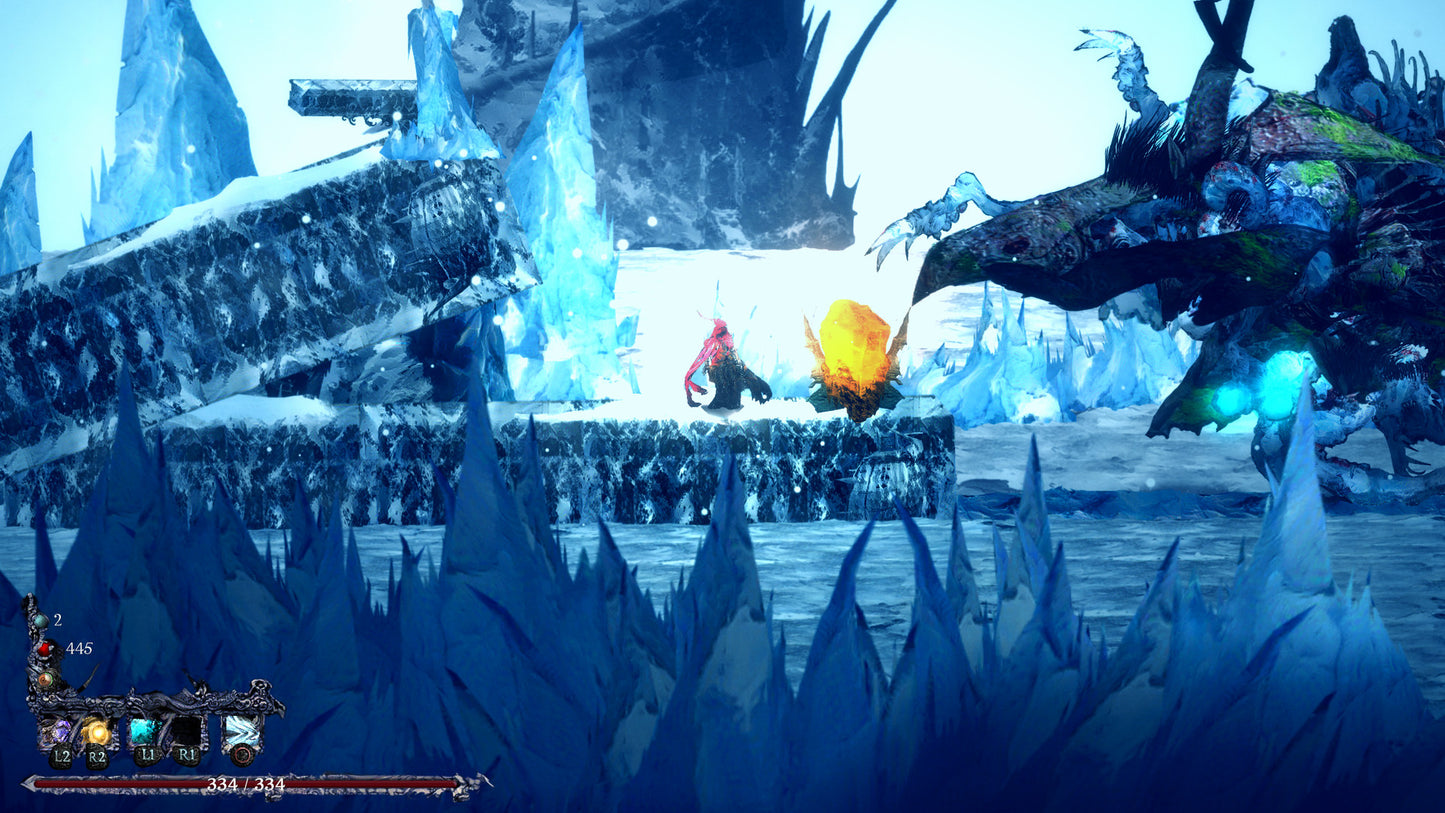Click the teal soul orb counter icon
The width and height of the screenshot is (1445, 813).
(39, 621)
